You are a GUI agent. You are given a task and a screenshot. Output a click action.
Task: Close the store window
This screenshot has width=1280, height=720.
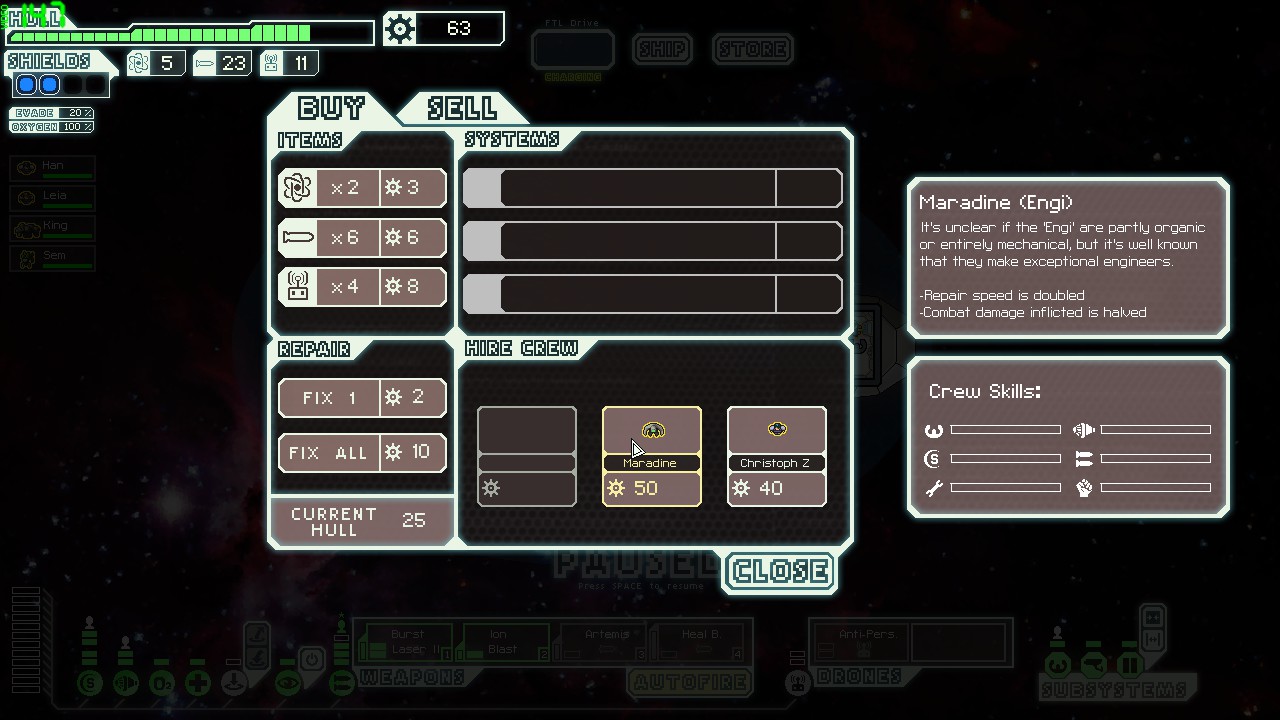point(780,572)
